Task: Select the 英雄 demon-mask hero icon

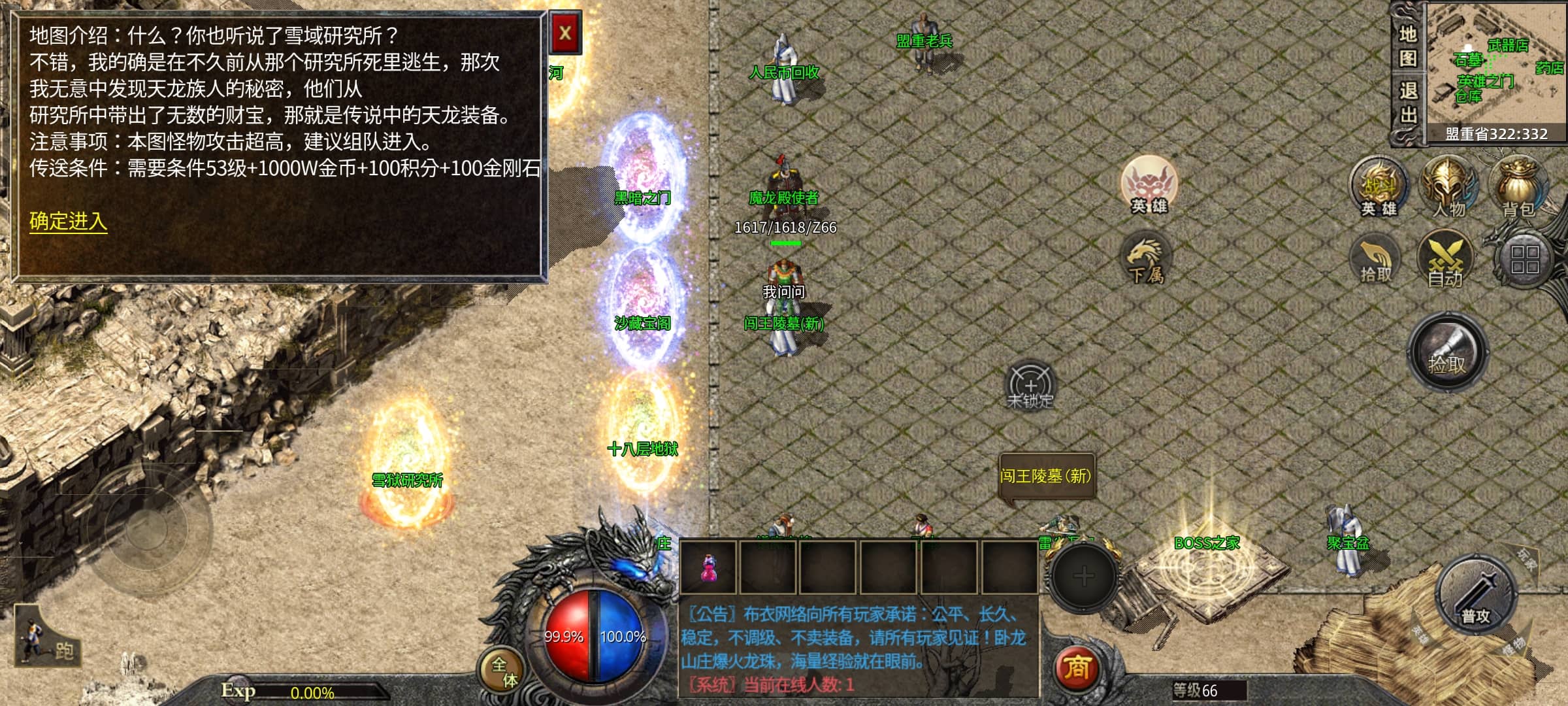Action: tap(1149, 184)
